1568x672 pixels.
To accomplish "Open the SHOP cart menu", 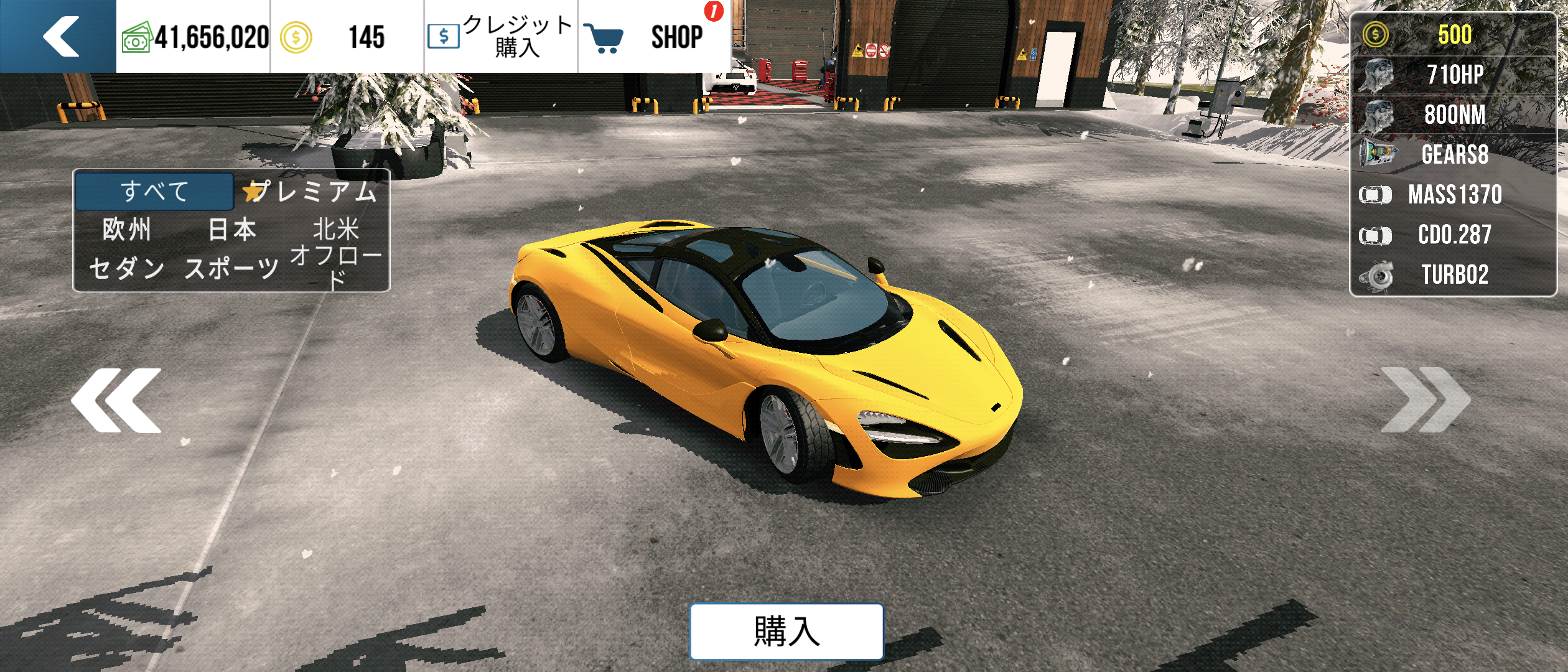I will coord(653,36).
